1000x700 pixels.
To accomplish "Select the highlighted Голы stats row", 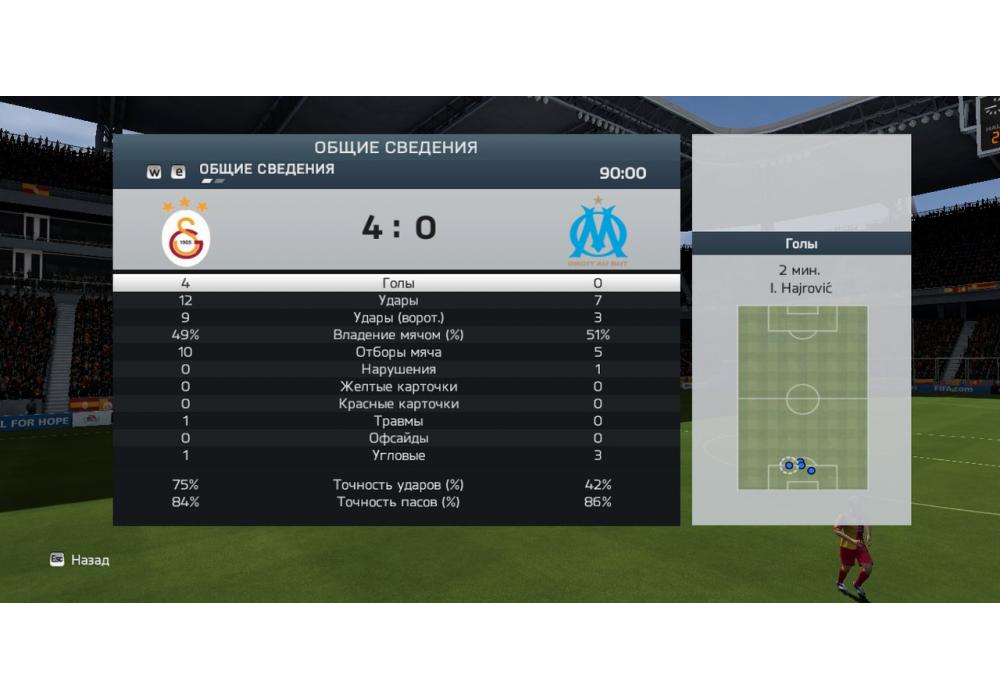I will [398, 283].
